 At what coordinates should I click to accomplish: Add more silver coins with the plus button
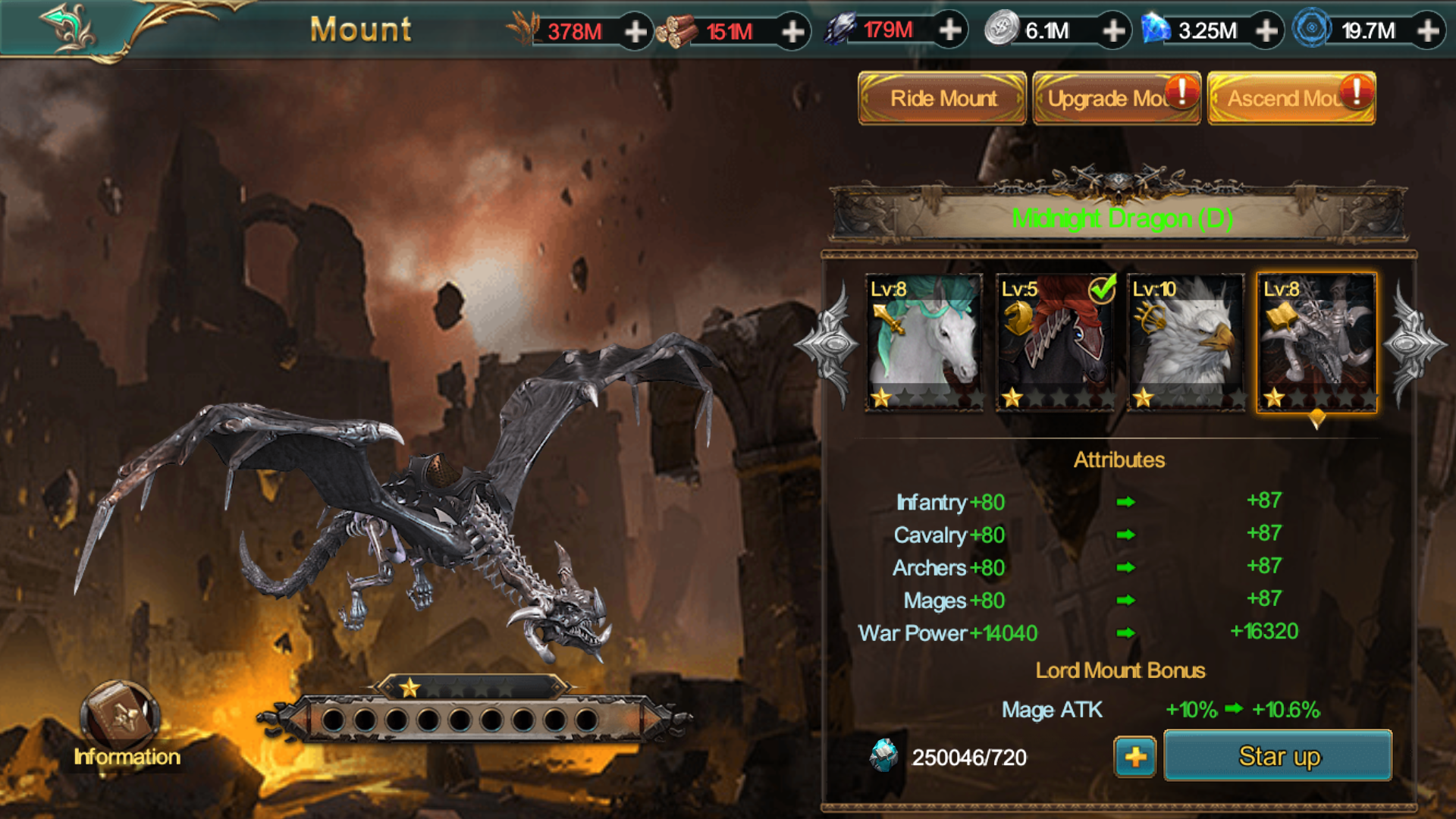click(x=1113, y=31)
